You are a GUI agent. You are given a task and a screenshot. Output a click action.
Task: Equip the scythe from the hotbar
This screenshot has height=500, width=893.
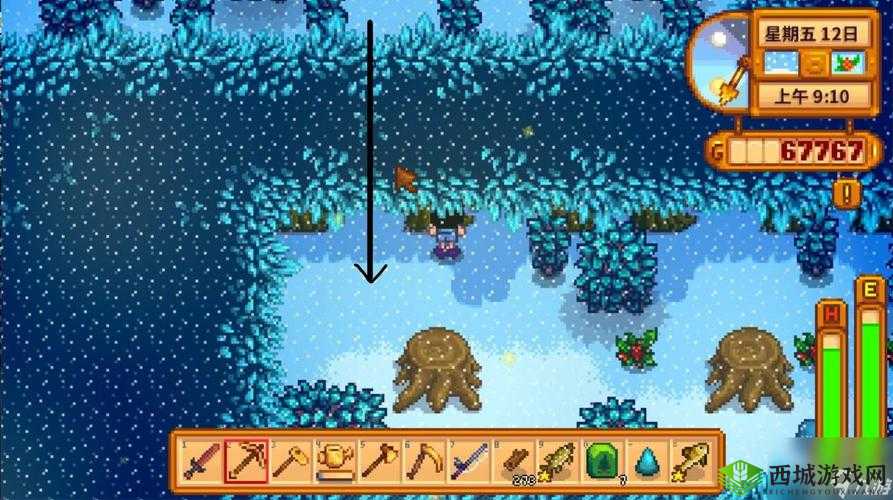[x=425, y=460]
